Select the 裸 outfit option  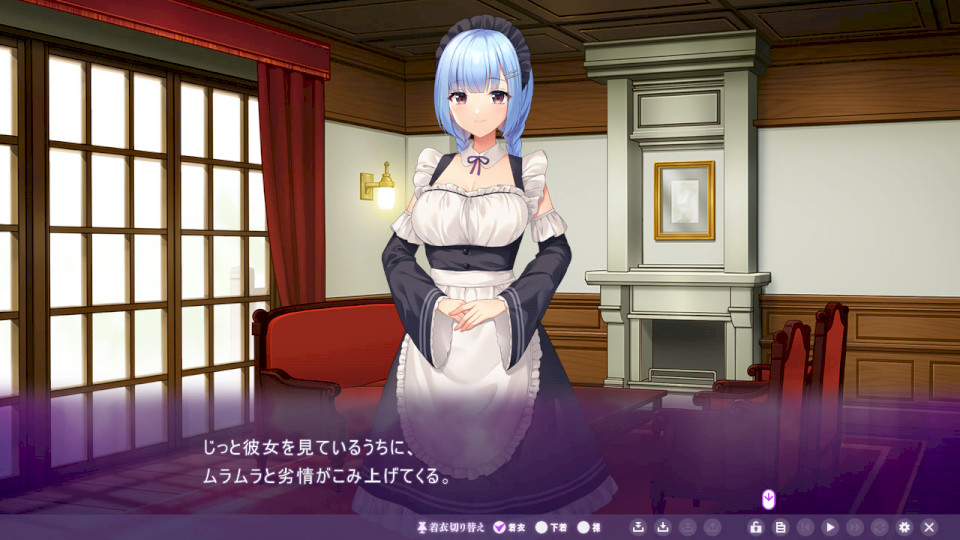click(x=583, y=527)
